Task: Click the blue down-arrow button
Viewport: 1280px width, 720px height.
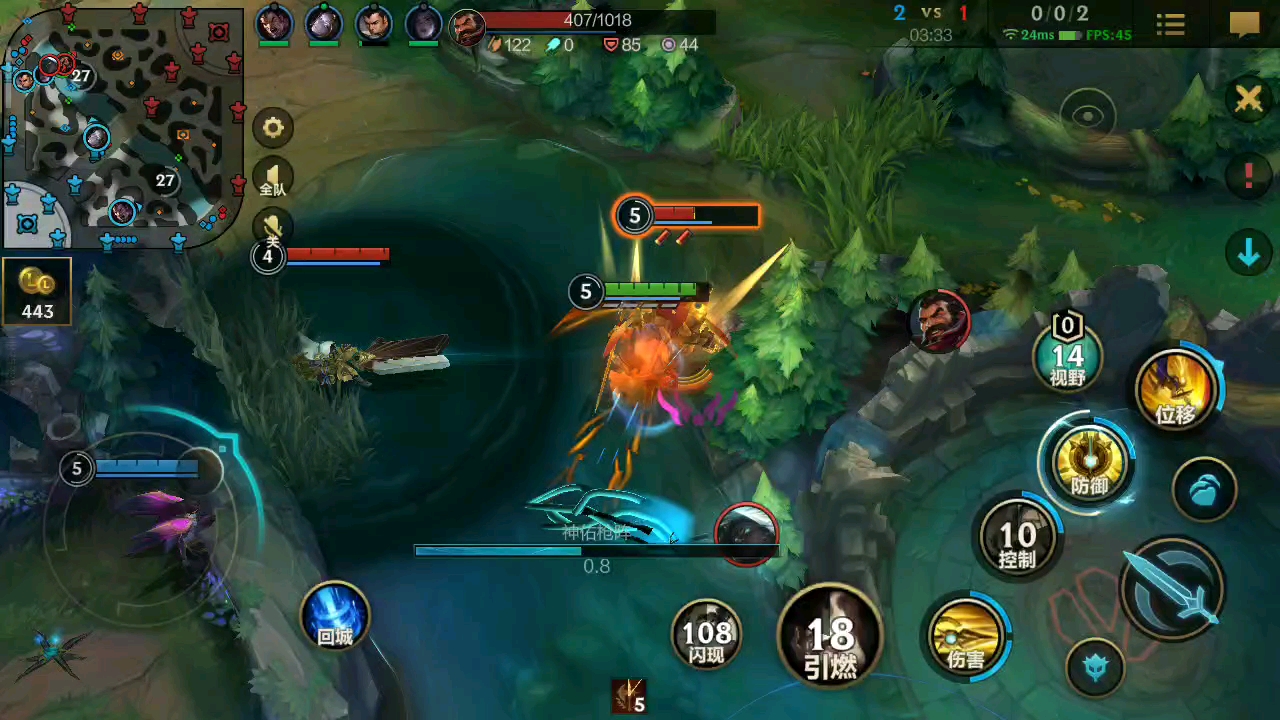Action: click(x=1249, y=254)
